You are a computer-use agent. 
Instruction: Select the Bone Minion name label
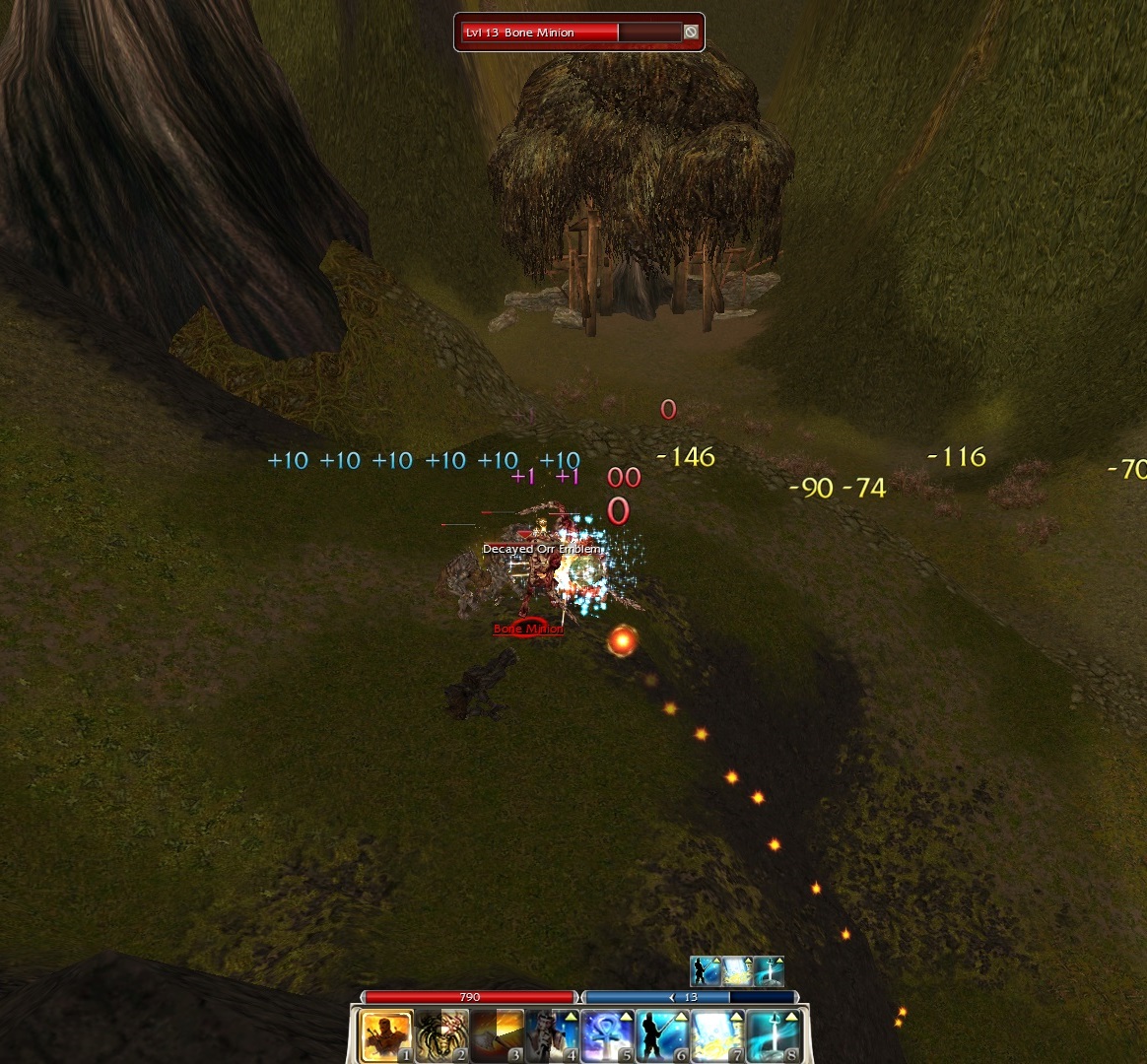click(x=528, y=629)
